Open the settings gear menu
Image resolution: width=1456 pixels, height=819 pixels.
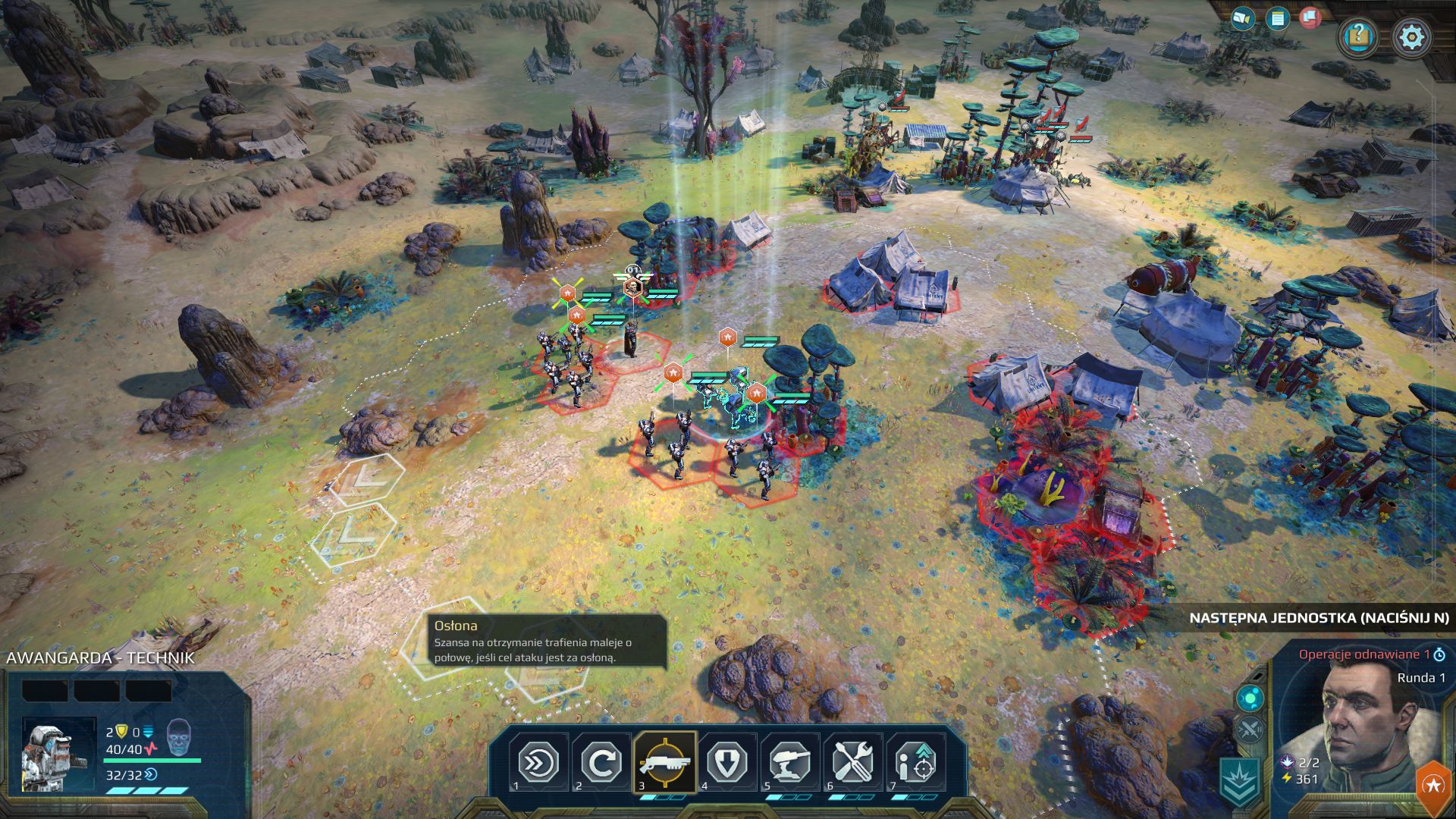point(1412,36)
